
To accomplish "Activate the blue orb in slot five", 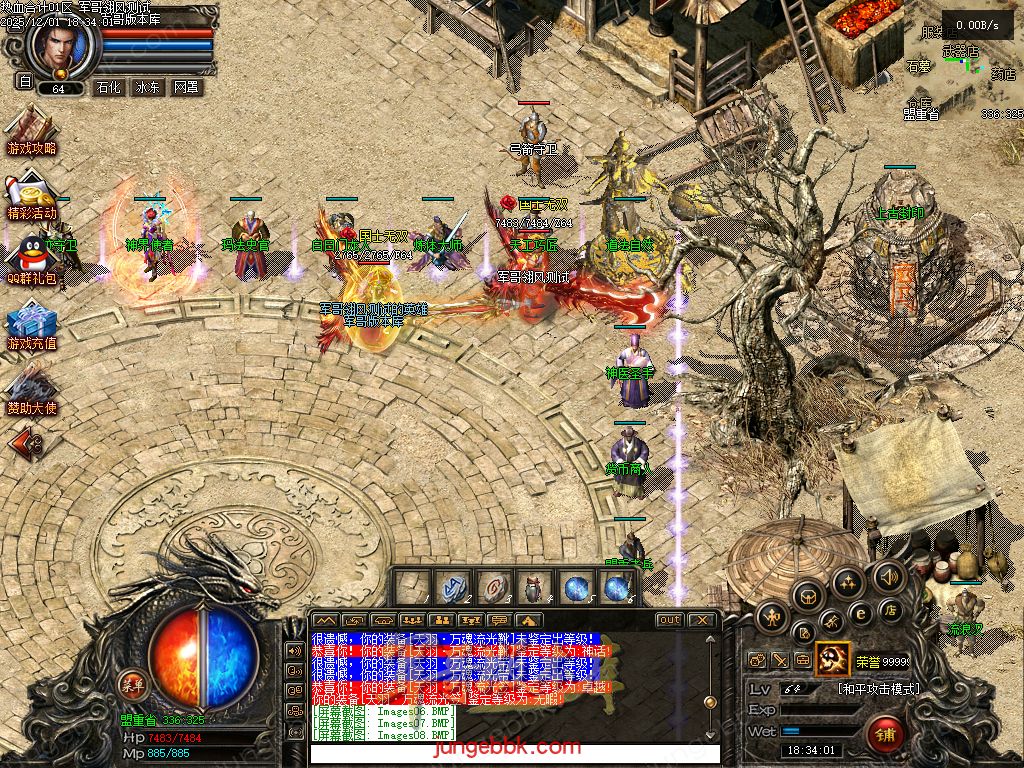I will click(x=576, y=588).
